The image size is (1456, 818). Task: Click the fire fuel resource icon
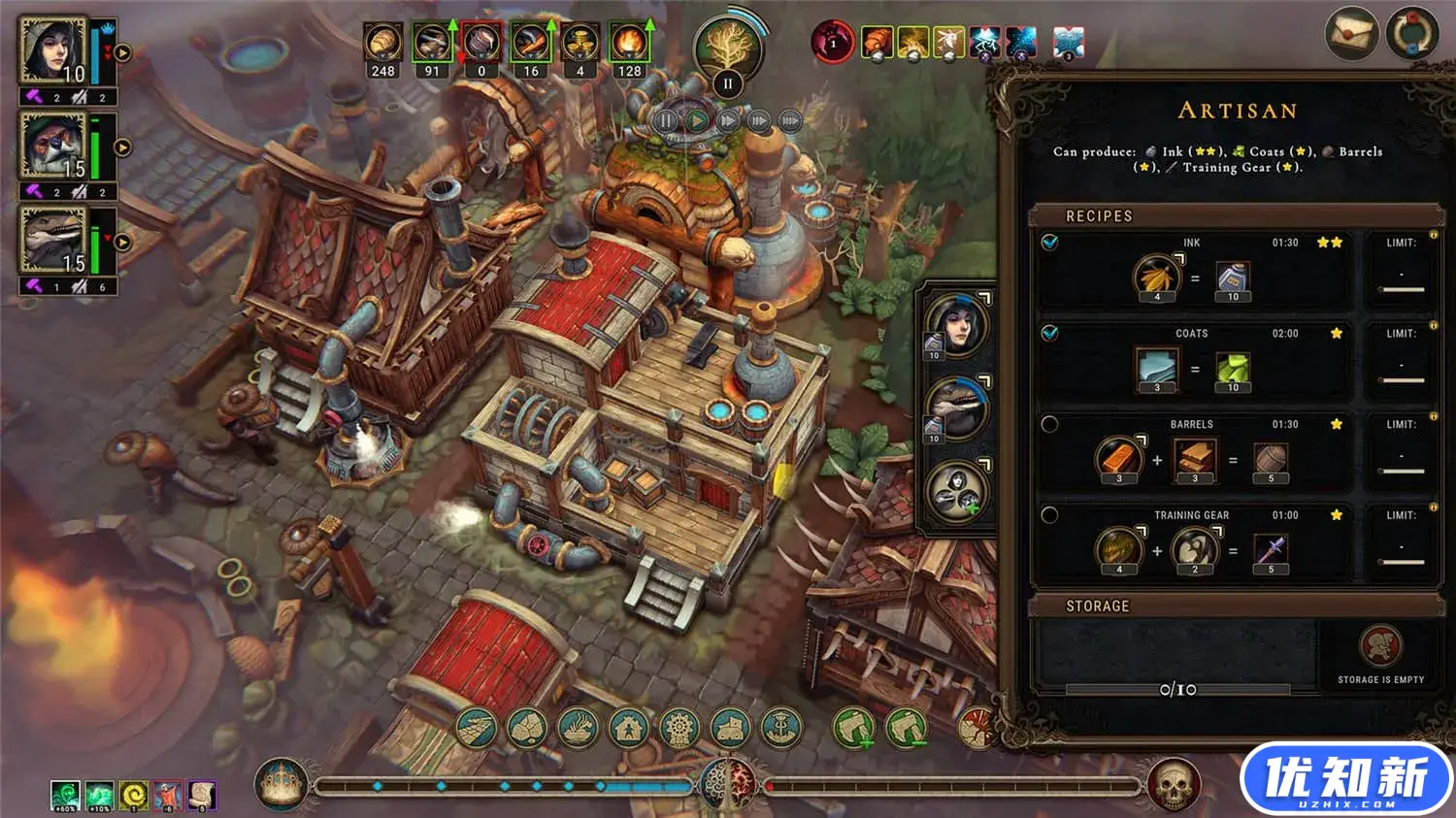pos(629,45)
